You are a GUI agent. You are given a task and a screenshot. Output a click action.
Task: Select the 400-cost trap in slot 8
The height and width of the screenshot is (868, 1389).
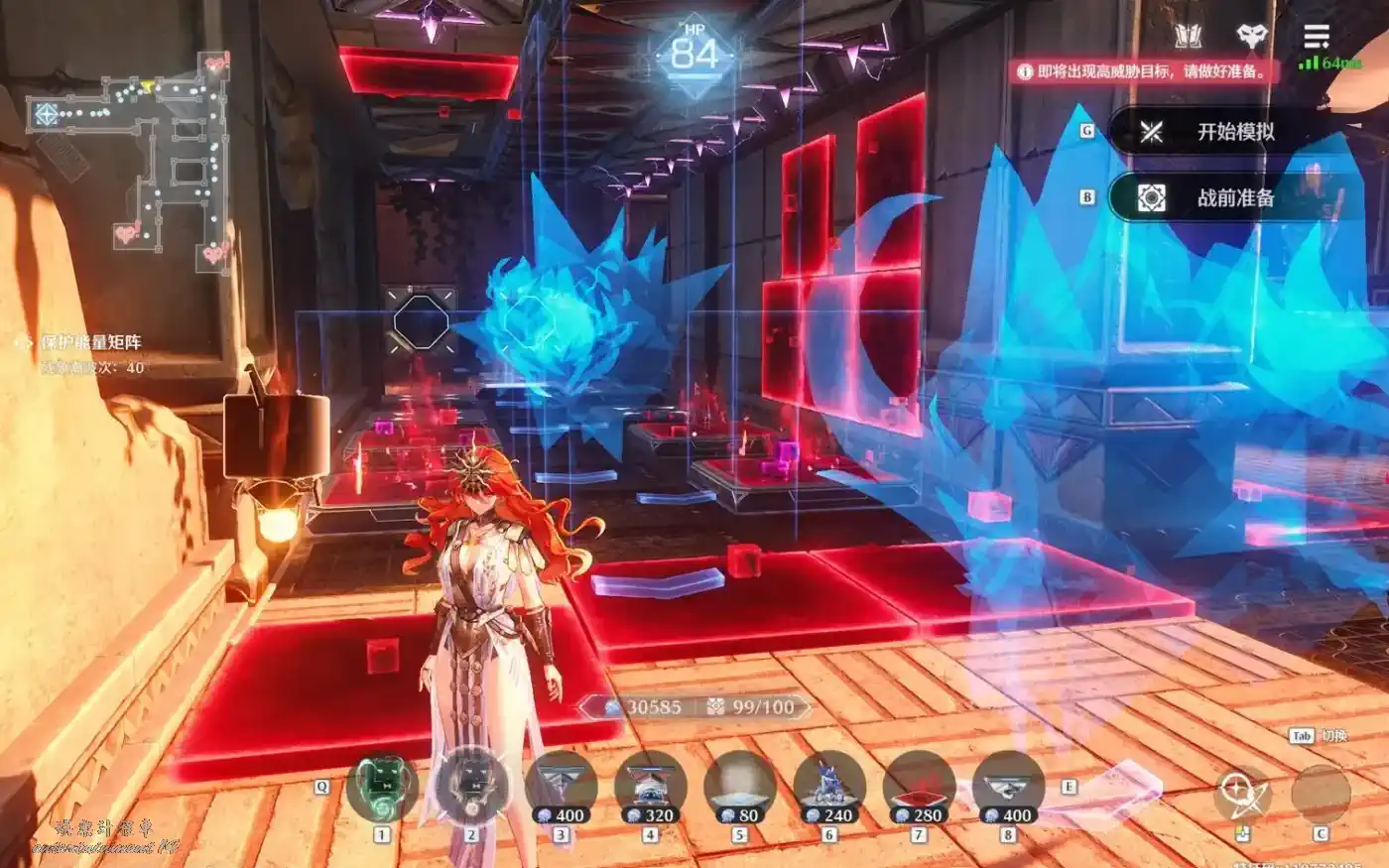click(1008, 789)
